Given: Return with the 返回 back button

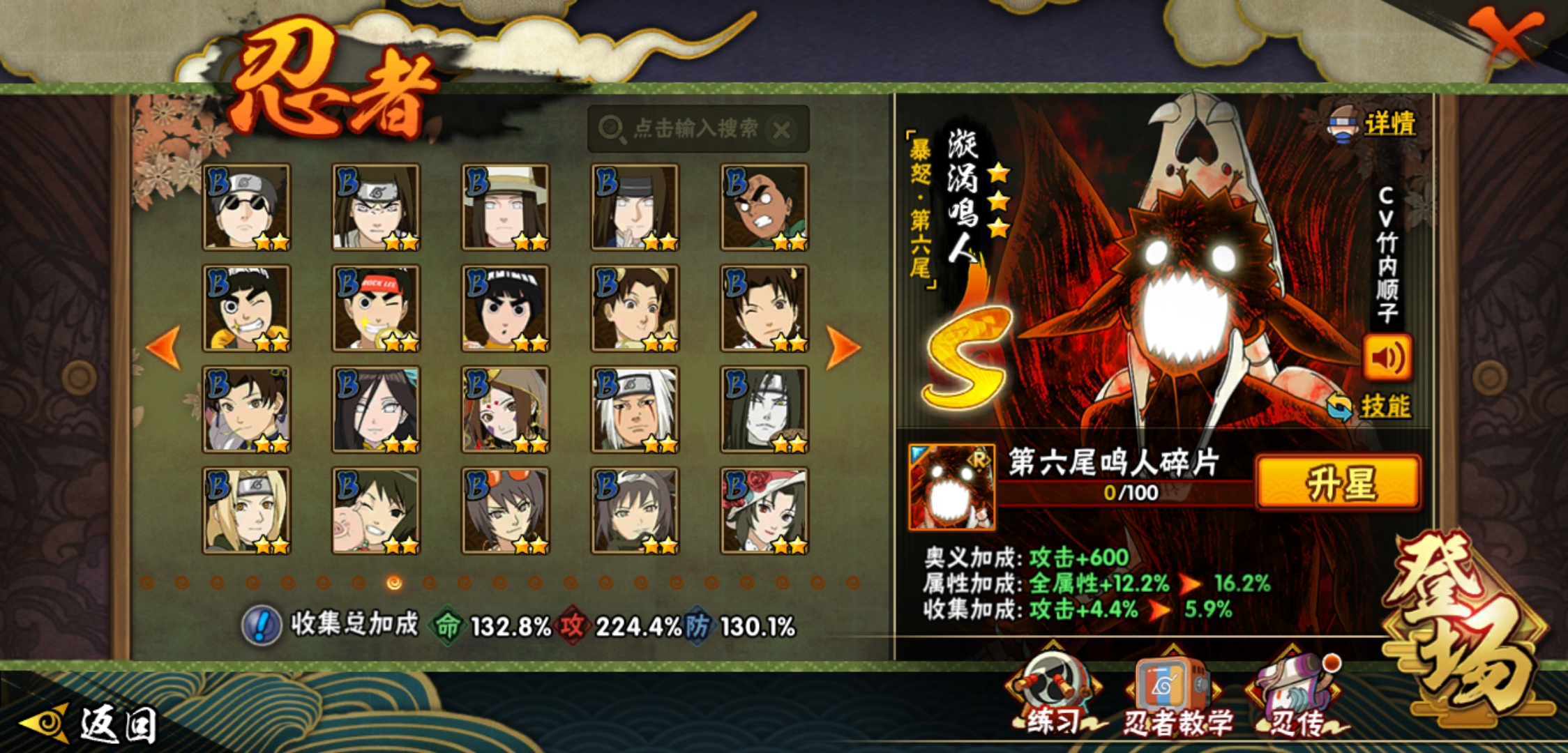Looking at the screenshot, I should tap(91, 724).
